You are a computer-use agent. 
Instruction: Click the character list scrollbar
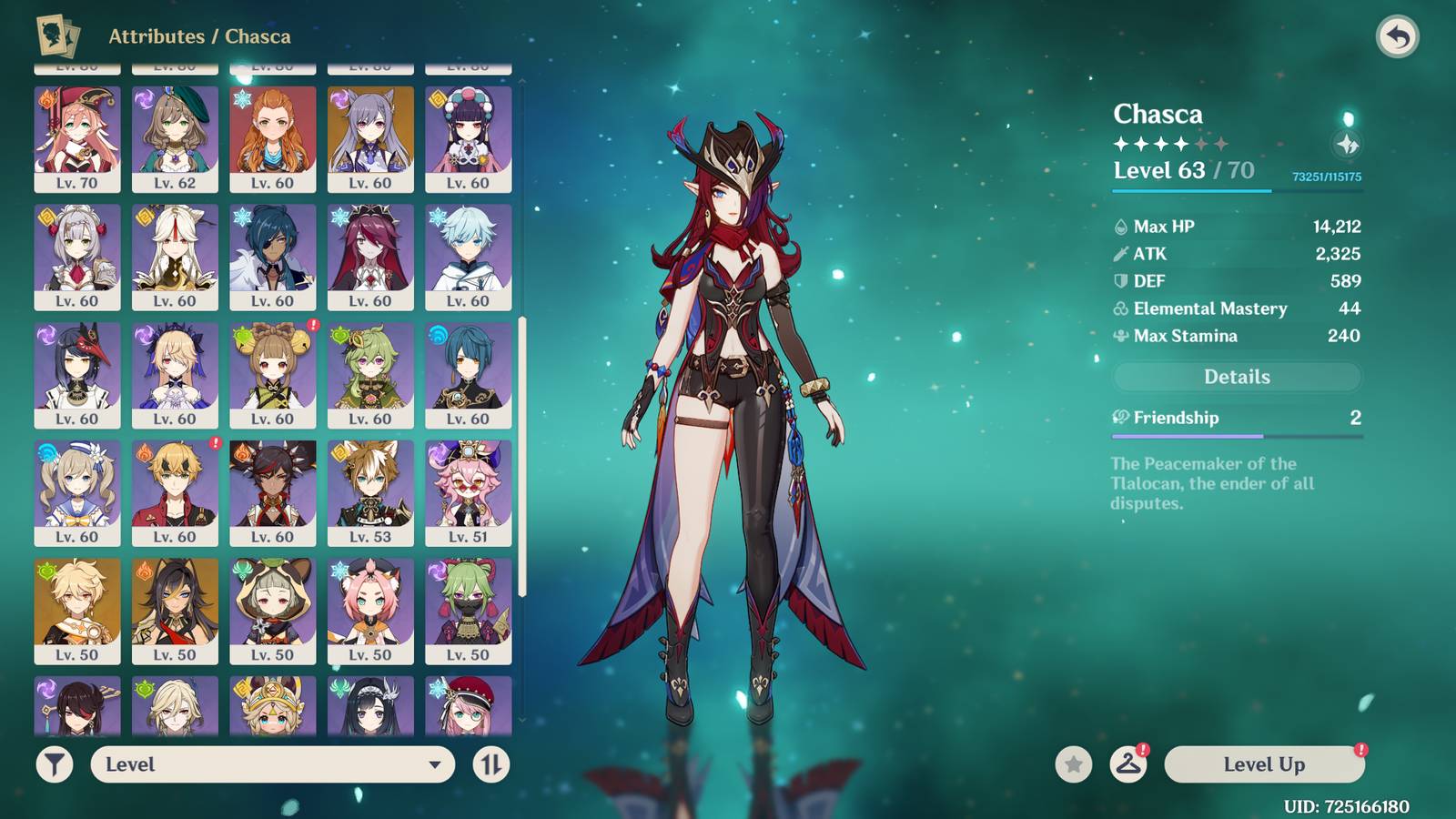pyautogui.click(x=522, y=455)
